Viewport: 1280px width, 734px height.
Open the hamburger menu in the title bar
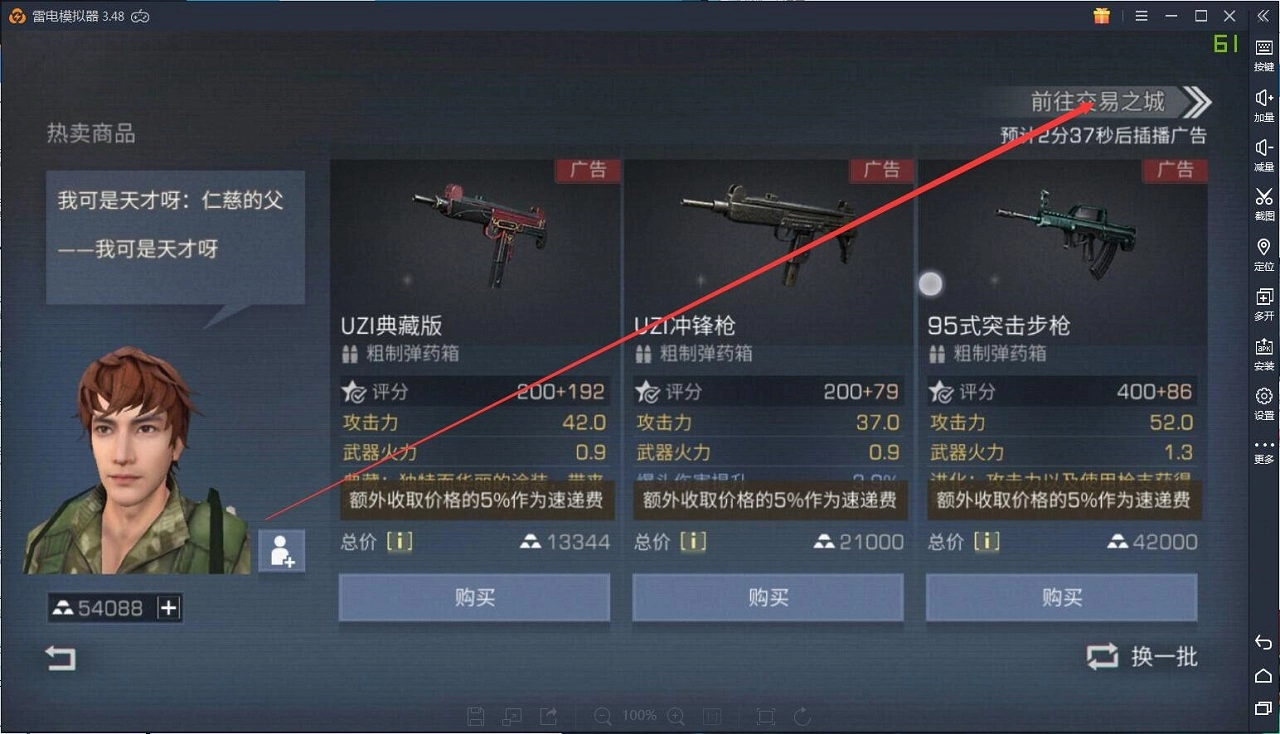coord(1140,16)
